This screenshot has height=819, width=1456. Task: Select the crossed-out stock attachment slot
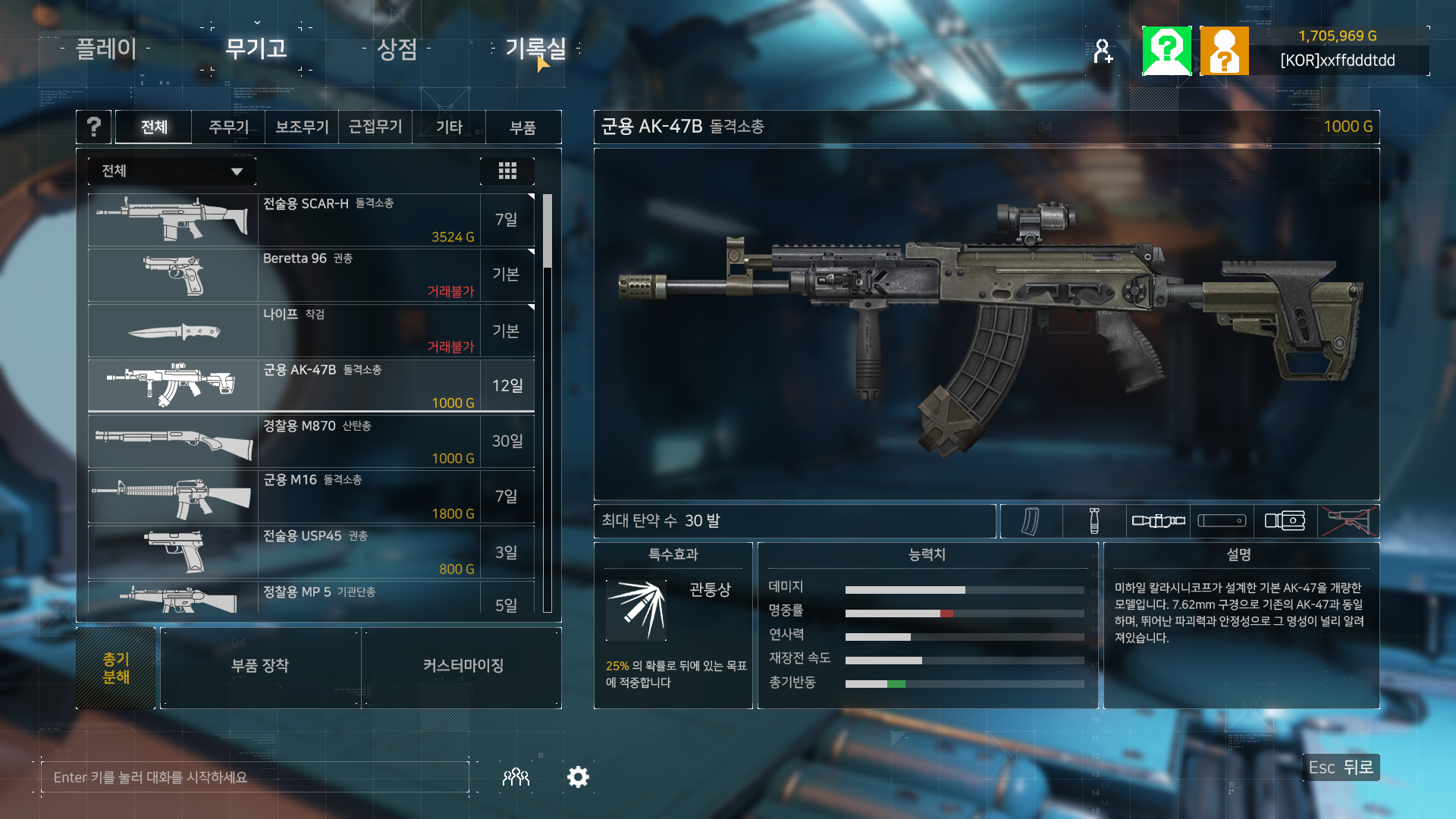1351,521
